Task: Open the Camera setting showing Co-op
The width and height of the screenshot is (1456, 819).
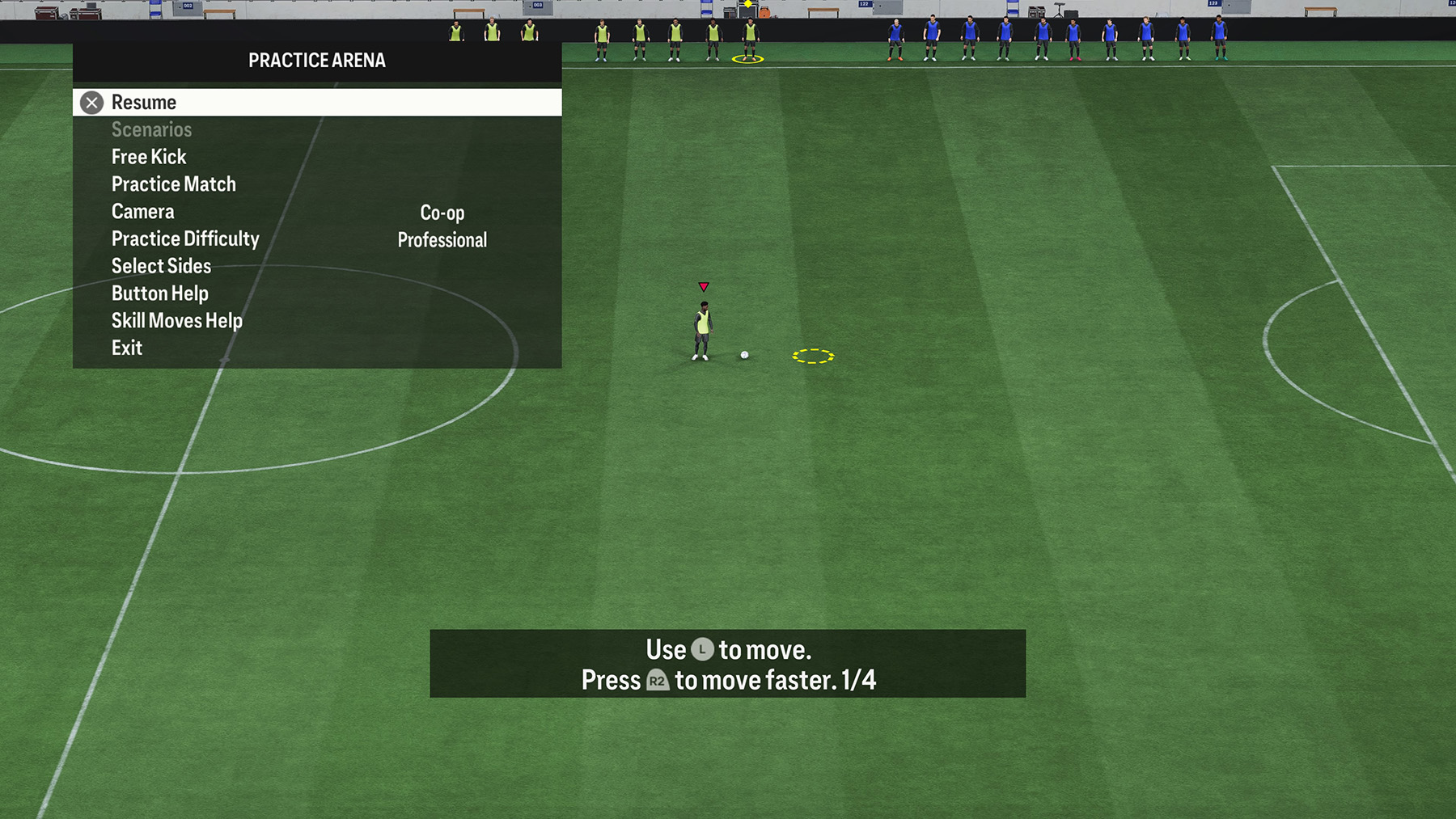Action: (142, 211)
